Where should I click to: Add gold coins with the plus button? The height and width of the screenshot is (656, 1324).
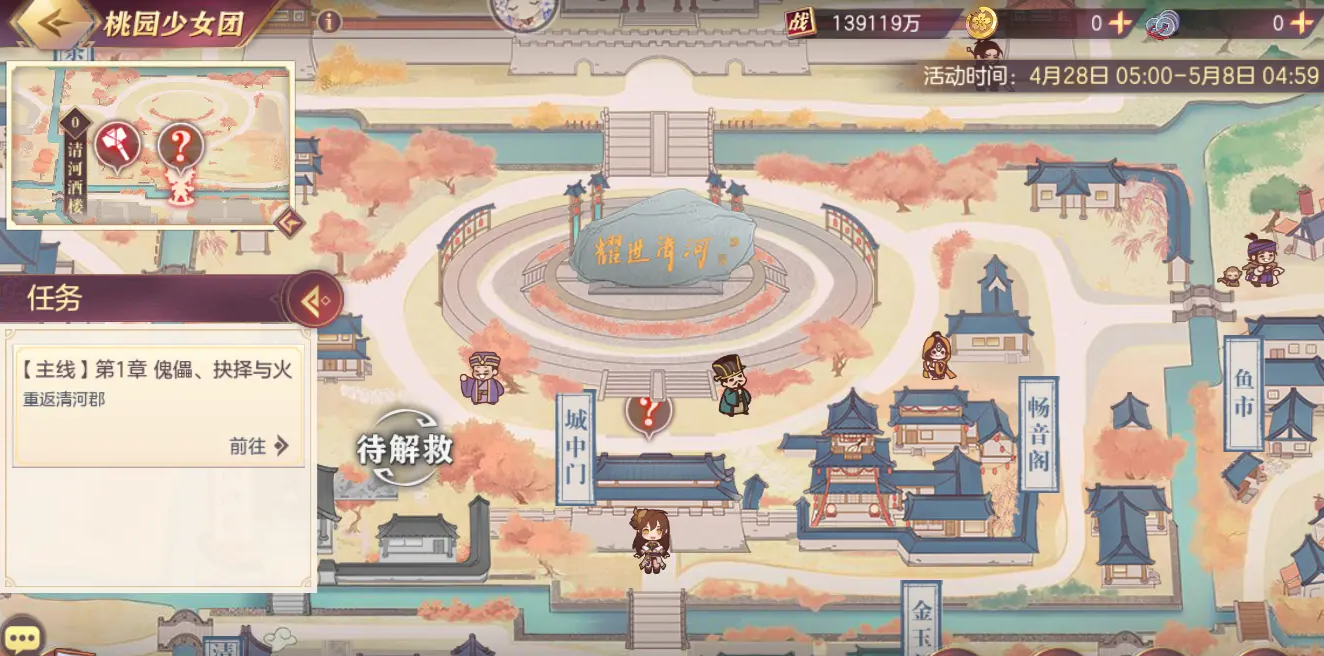(1121, 23)
